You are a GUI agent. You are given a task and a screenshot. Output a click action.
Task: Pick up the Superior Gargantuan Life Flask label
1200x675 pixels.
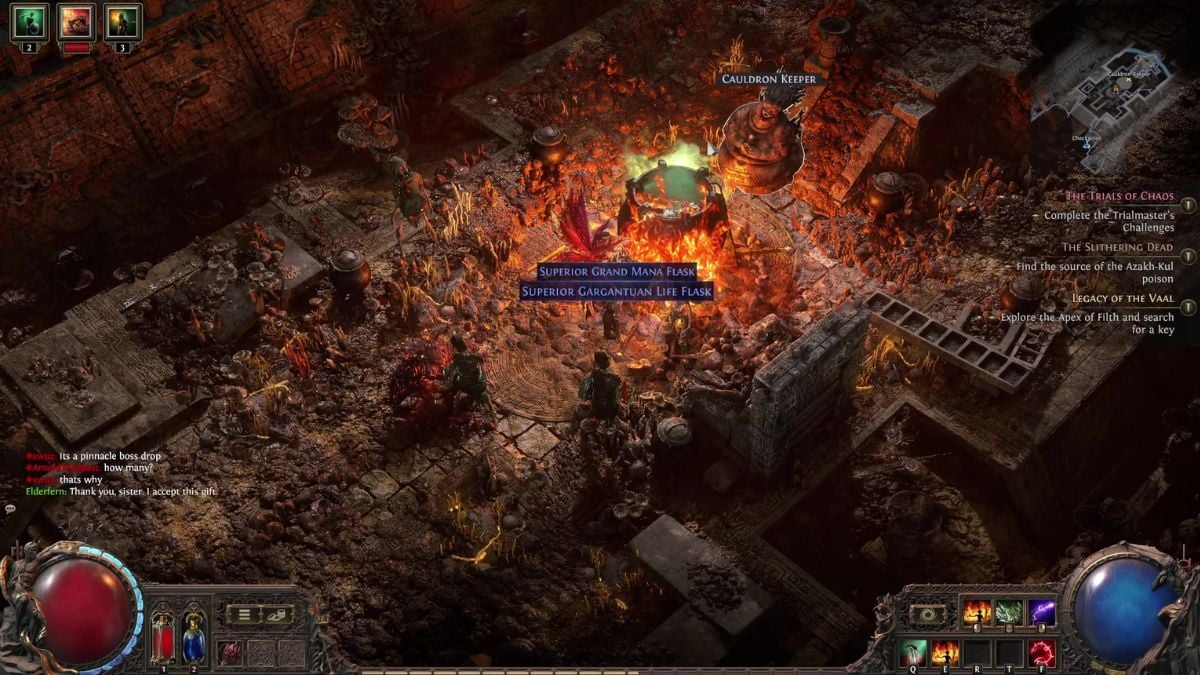(616, 291)
